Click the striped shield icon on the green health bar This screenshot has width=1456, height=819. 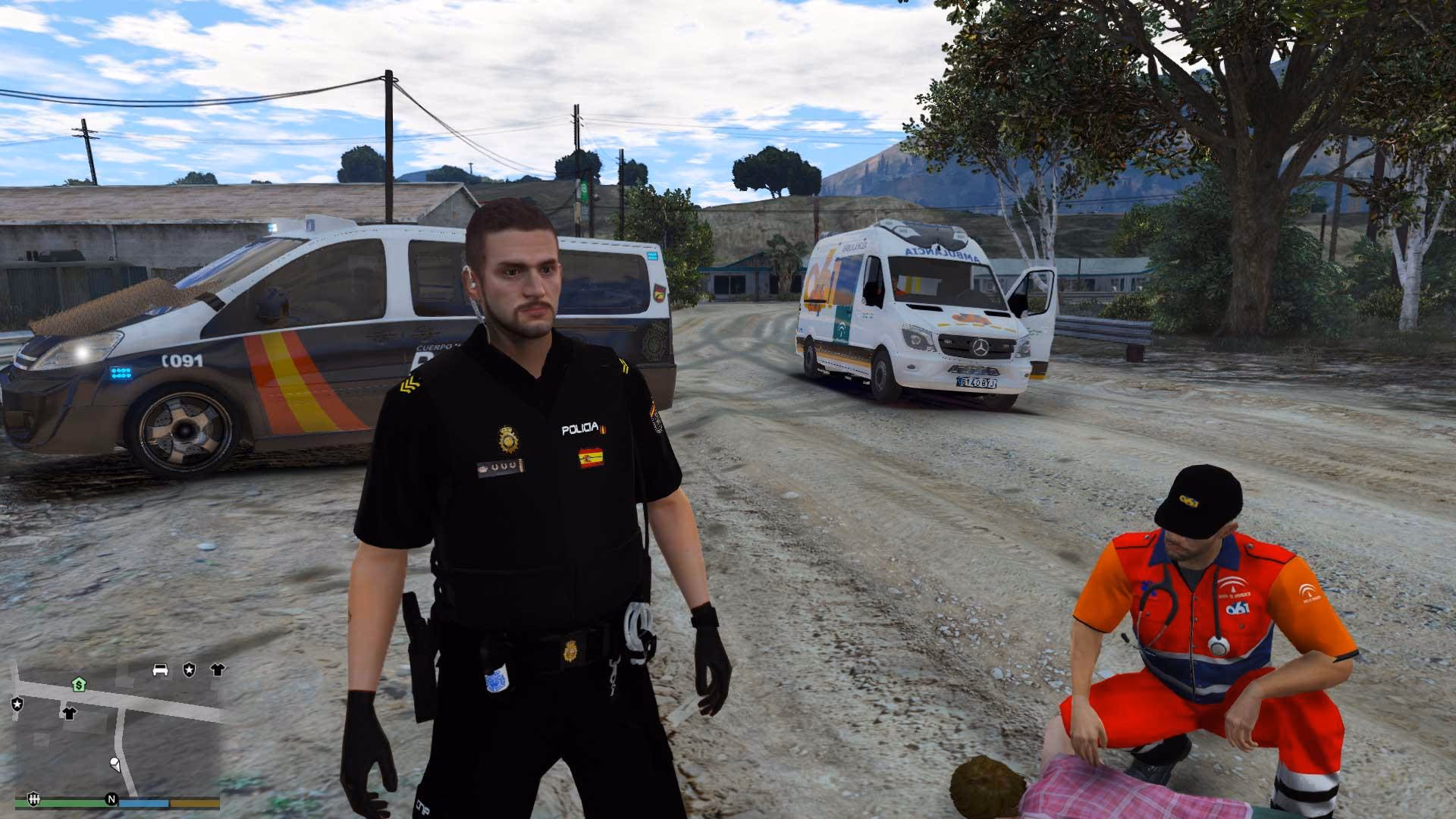[x=34, y=799]
